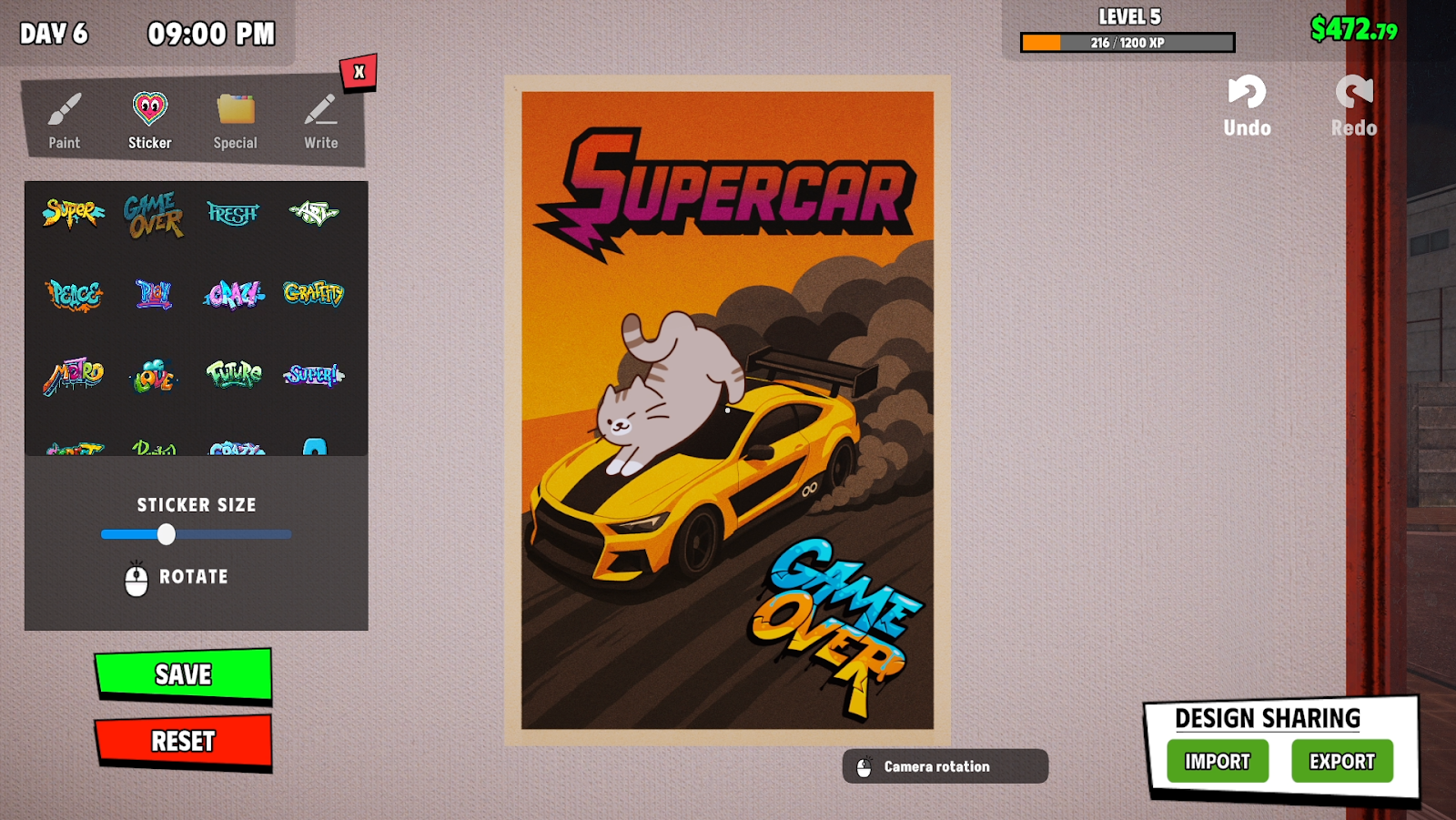Screen dimensions: 1456x820
Task: Select the Fresh graffiti sticker
Action: point(233,214)
